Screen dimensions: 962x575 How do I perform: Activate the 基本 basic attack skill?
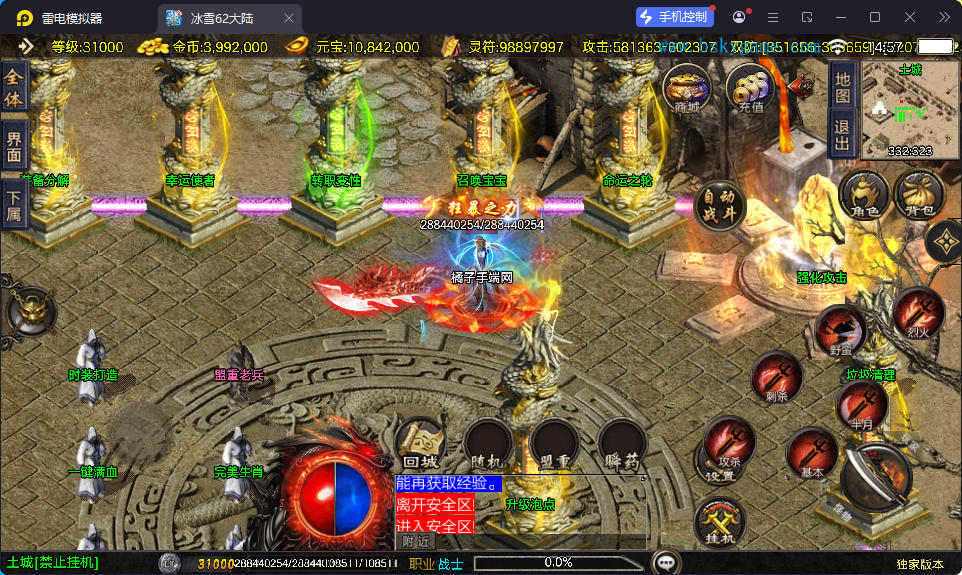tap(812, 455)
